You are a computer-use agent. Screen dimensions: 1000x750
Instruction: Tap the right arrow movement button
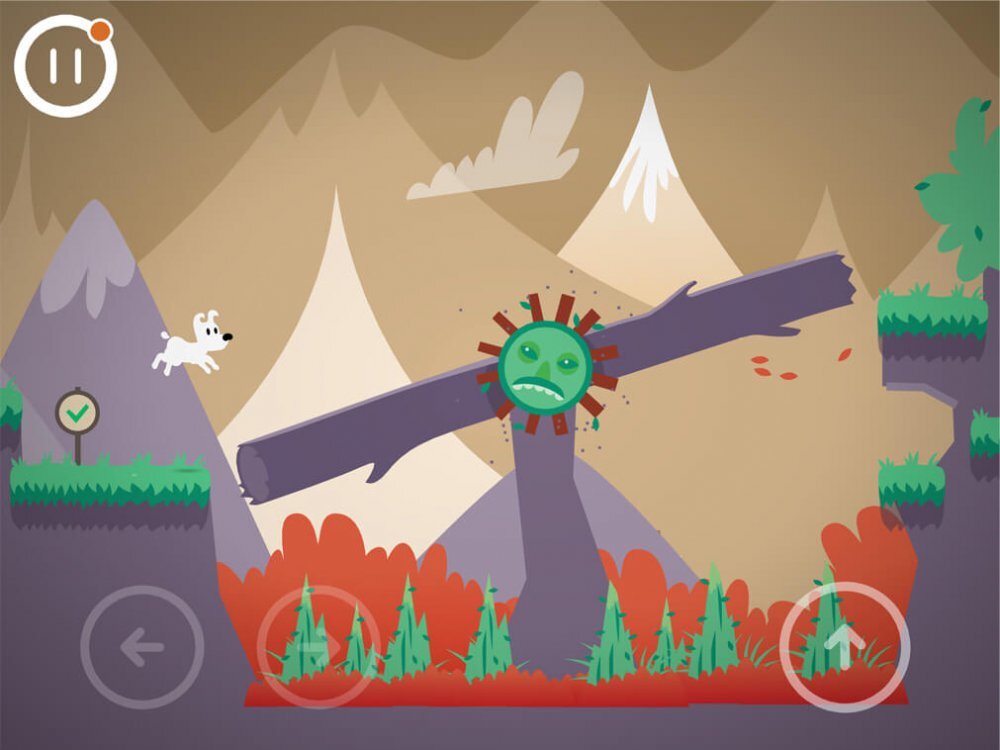pyautogui.click(x=318, y=647)
